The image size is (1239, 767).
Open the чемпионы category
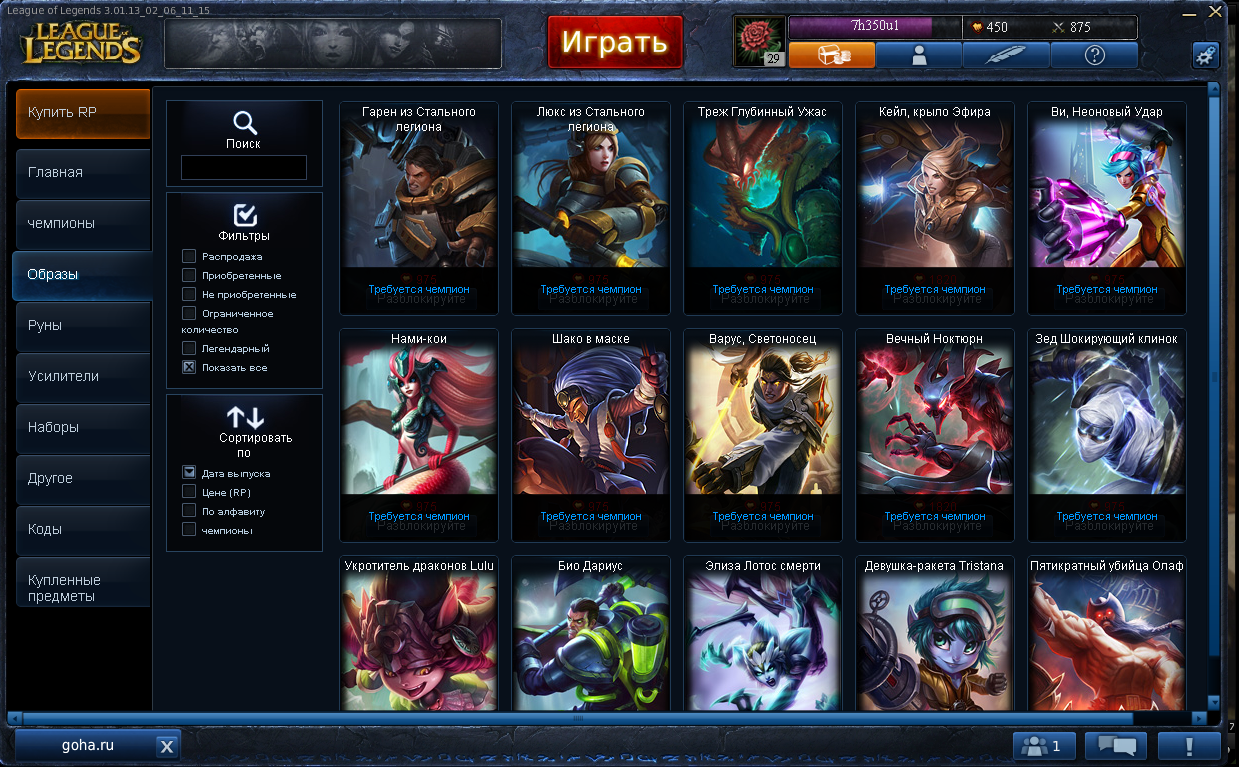(x=83, y=224)
